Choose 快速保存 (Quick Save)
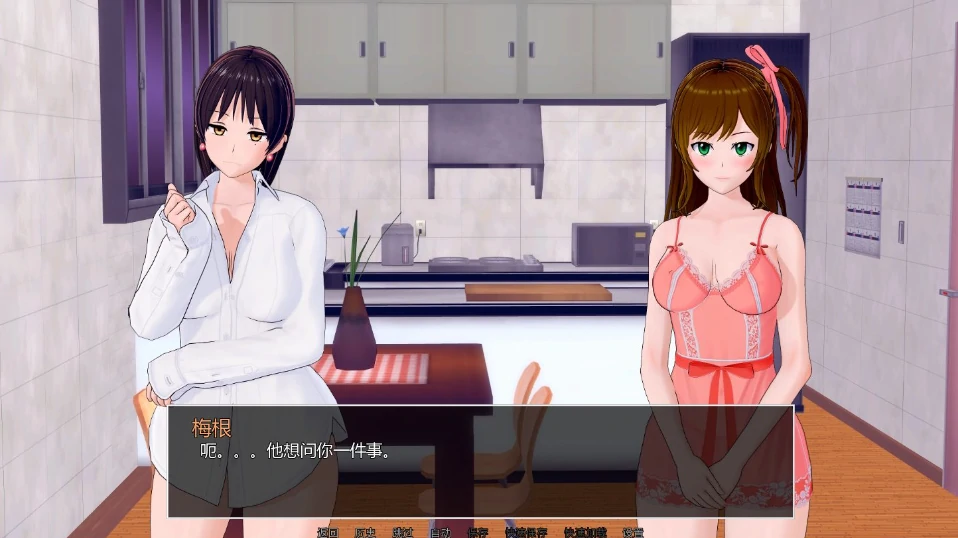 [x=526, y=532]
